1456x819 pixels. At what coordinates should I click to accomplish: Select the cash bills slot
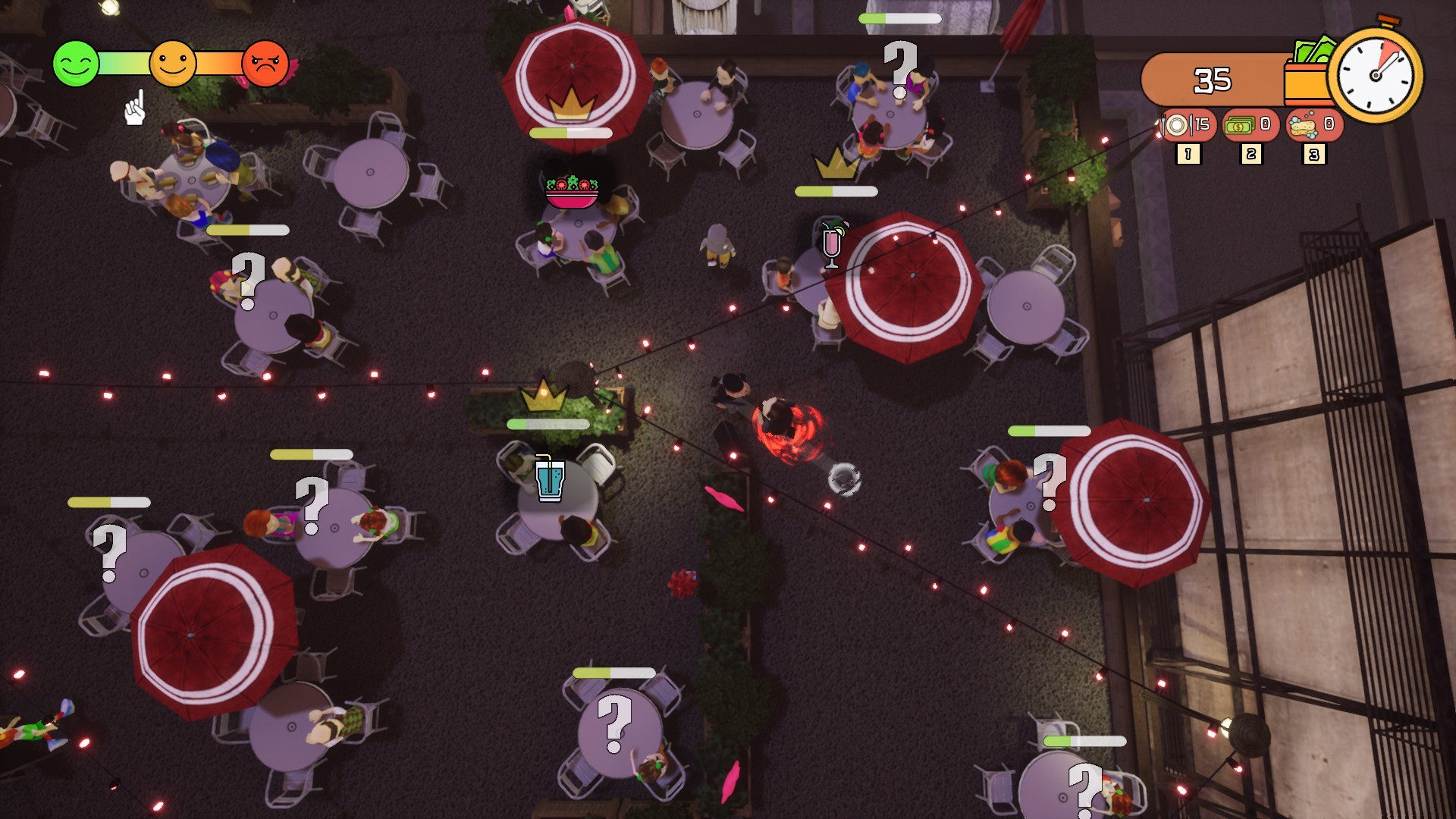(x=1250, y=125)
